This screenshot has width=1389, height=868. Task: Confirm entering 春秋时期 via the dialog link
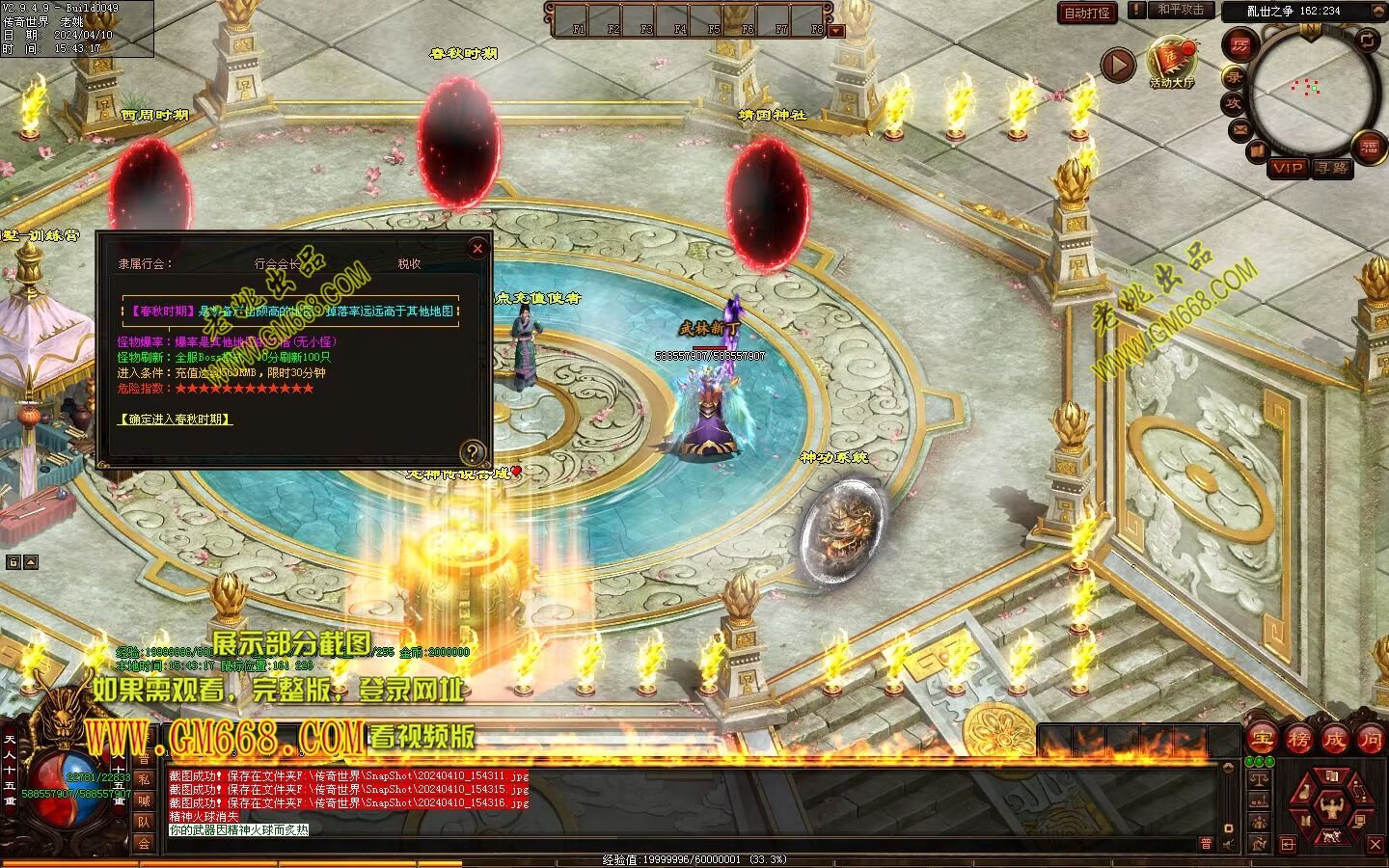pos(176,420)
